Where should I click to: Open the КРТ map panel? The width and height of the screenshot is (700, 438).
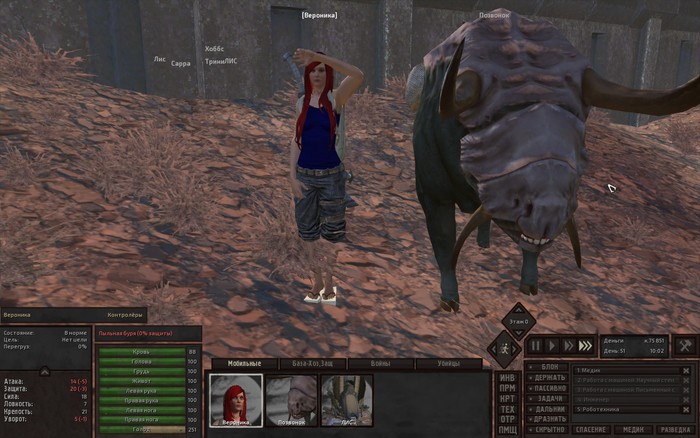pyautogui.click(x=508, y=398)
